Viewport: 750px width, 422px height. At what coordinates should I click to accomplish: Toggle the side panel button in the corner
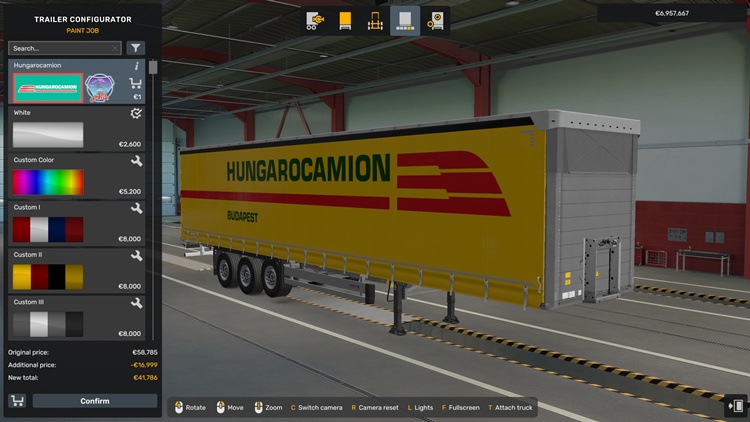[x=736, y=406]
